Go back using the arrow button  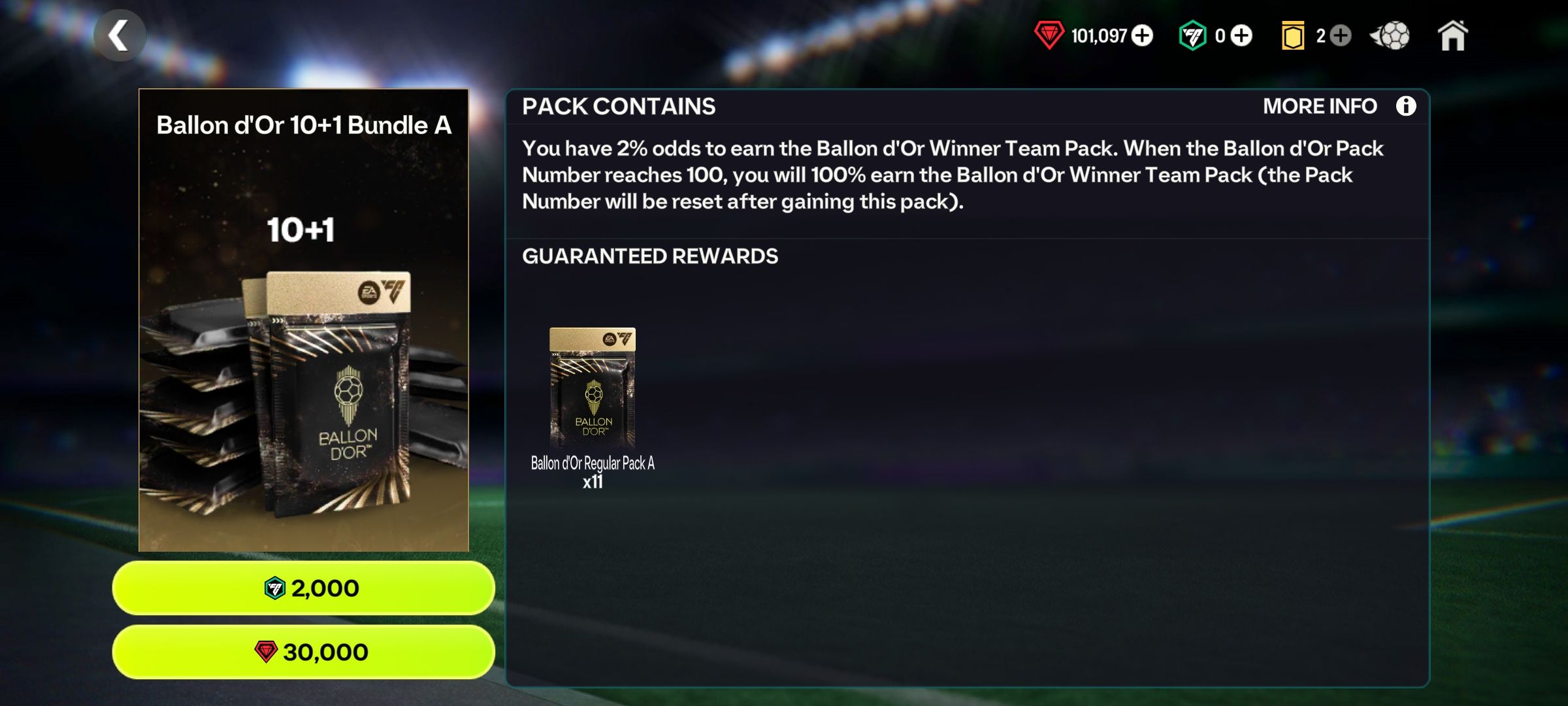(x=119, y=36)
